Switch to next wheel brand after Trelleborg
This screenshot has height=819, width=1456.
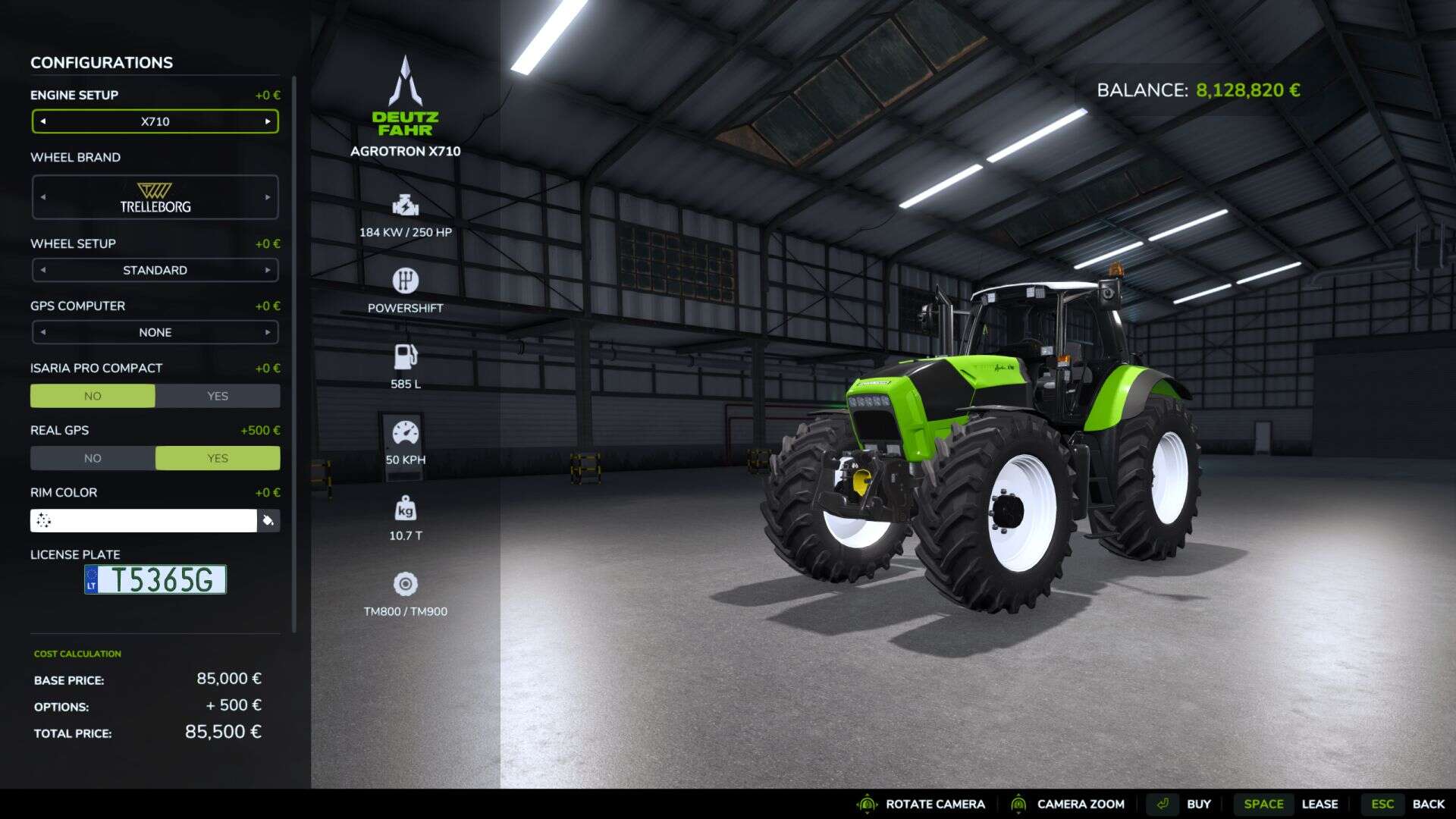(x=268, y=197)
